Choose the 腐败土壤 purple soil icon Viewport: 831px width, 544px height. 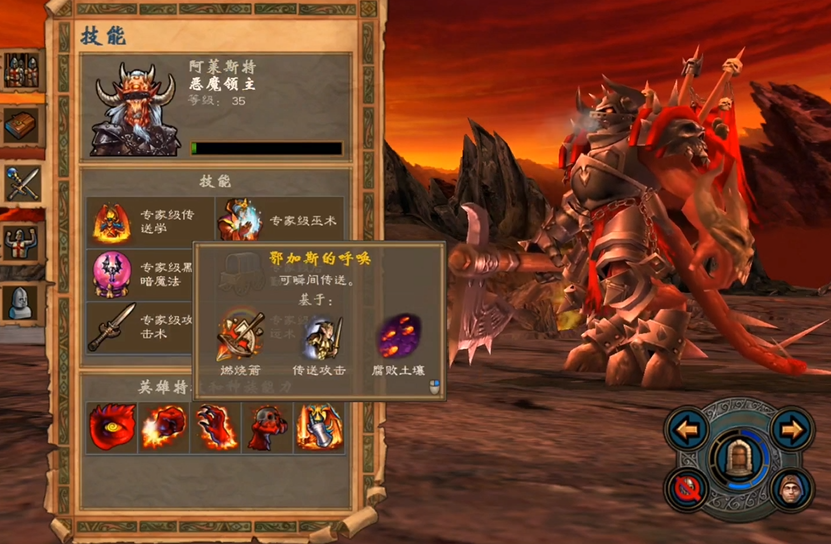click(x=398, y=336)
